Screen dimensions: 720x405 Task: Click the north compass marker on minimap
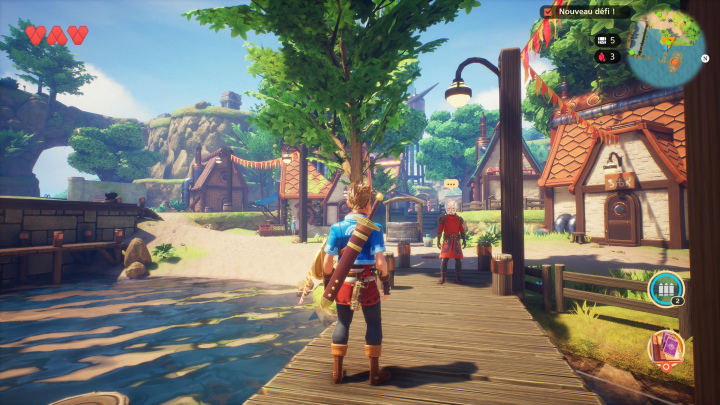click(x=704, y=58)
